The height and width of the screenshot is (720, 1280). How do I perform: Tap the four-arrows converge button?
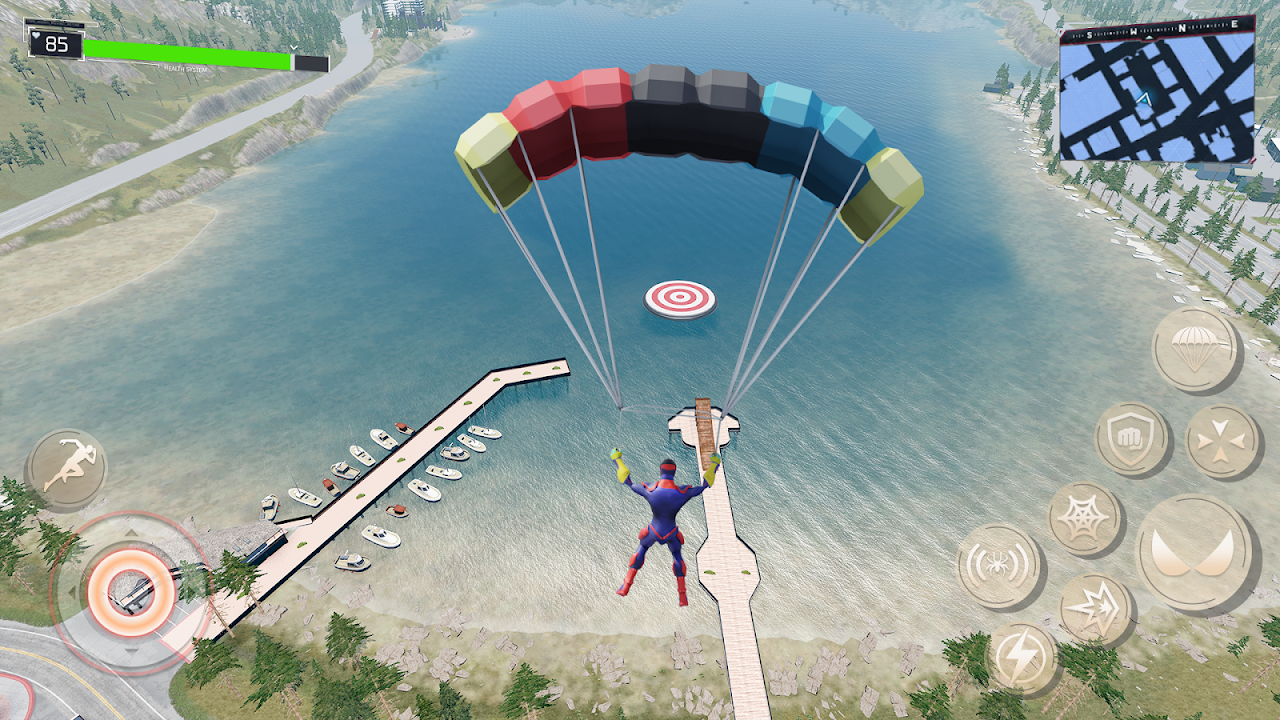click(x=1222, y=441)
